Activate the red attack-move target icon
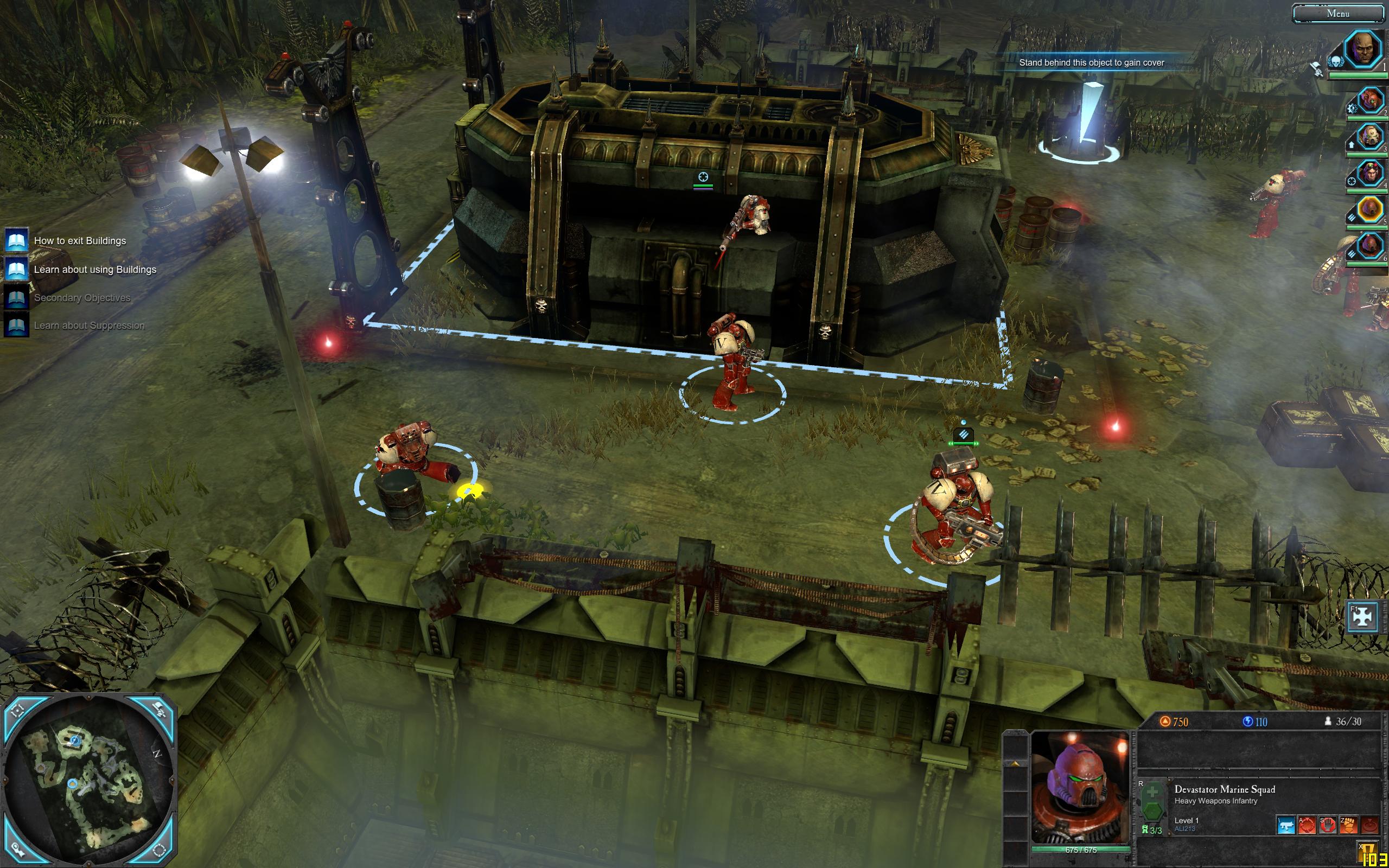The height and width of the screenshot is (868, 1389). point(1307,825)
